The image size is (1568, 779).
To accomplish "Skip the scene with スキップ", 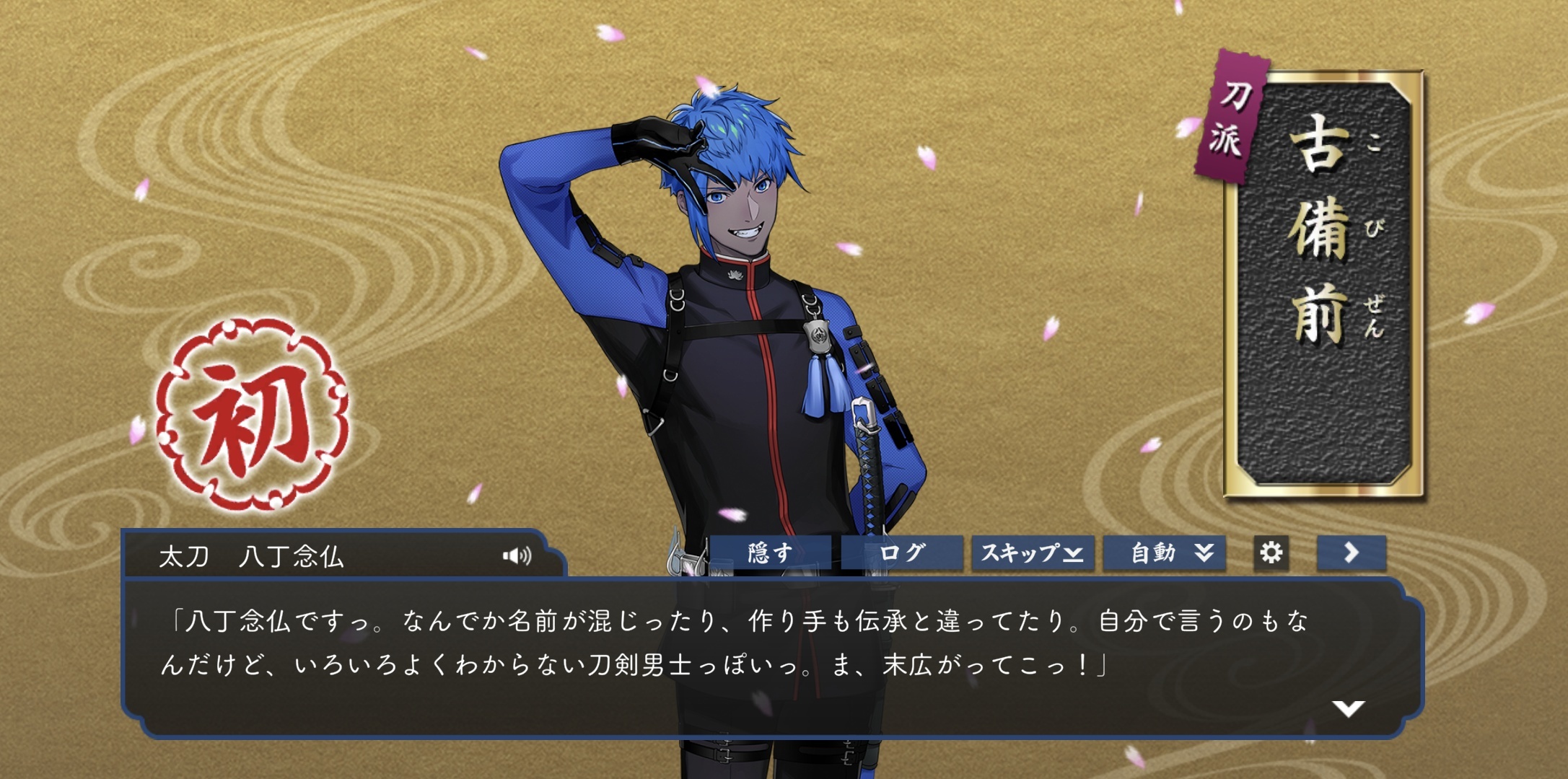I will [1033, 553].
